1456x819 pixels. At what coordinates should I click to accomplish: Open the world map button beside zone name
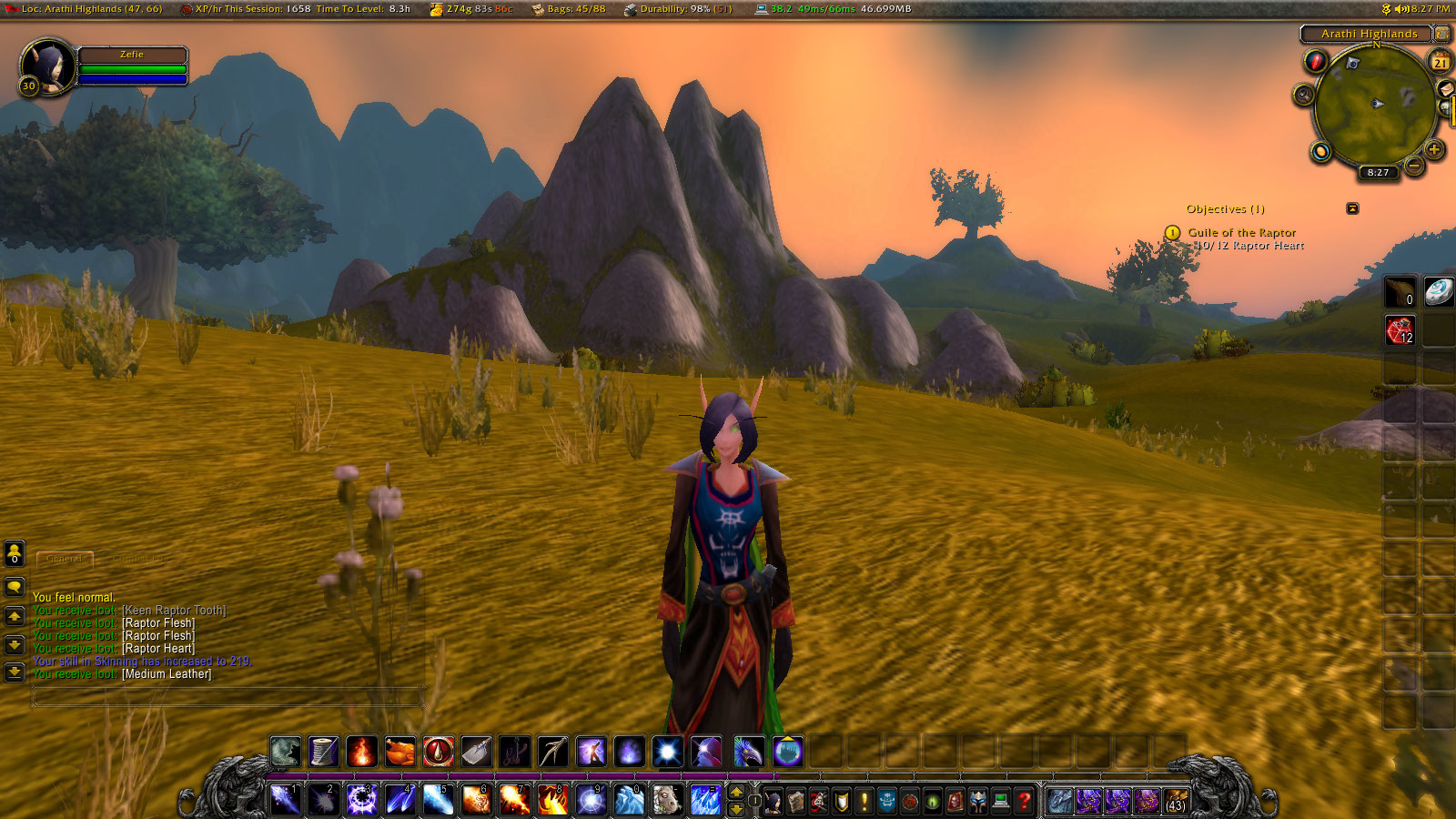click(x=1441, y=34)
